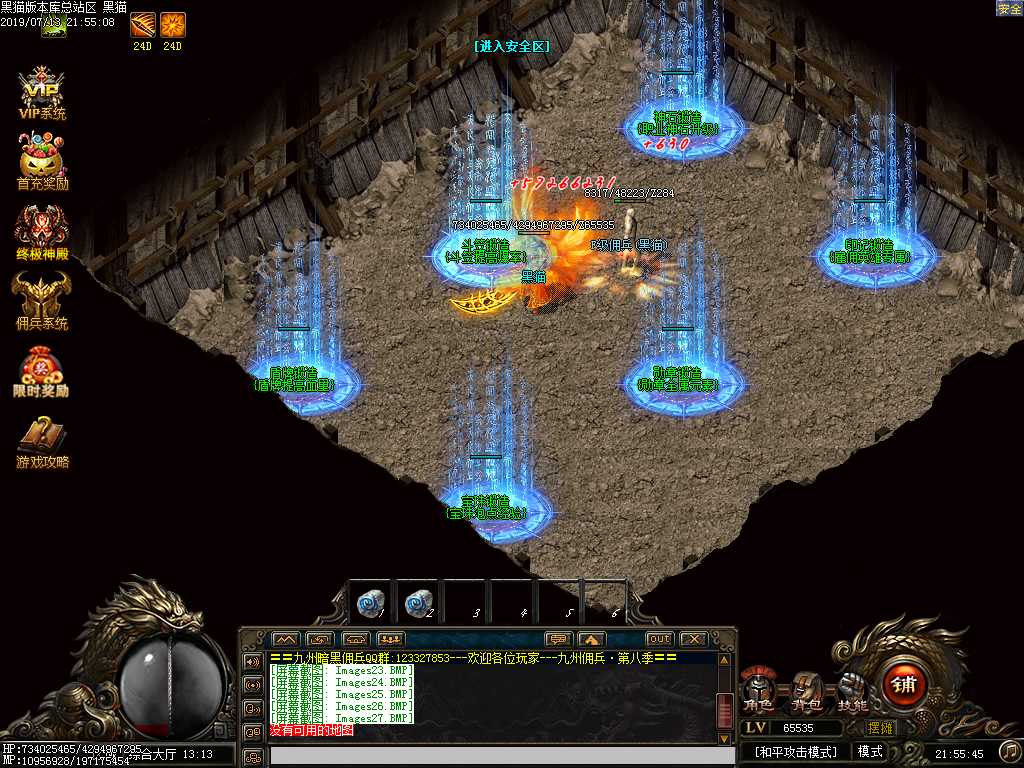Click the 摆摊 stall button
Viewport: 1024px width, 768px height.
(880, 728)
